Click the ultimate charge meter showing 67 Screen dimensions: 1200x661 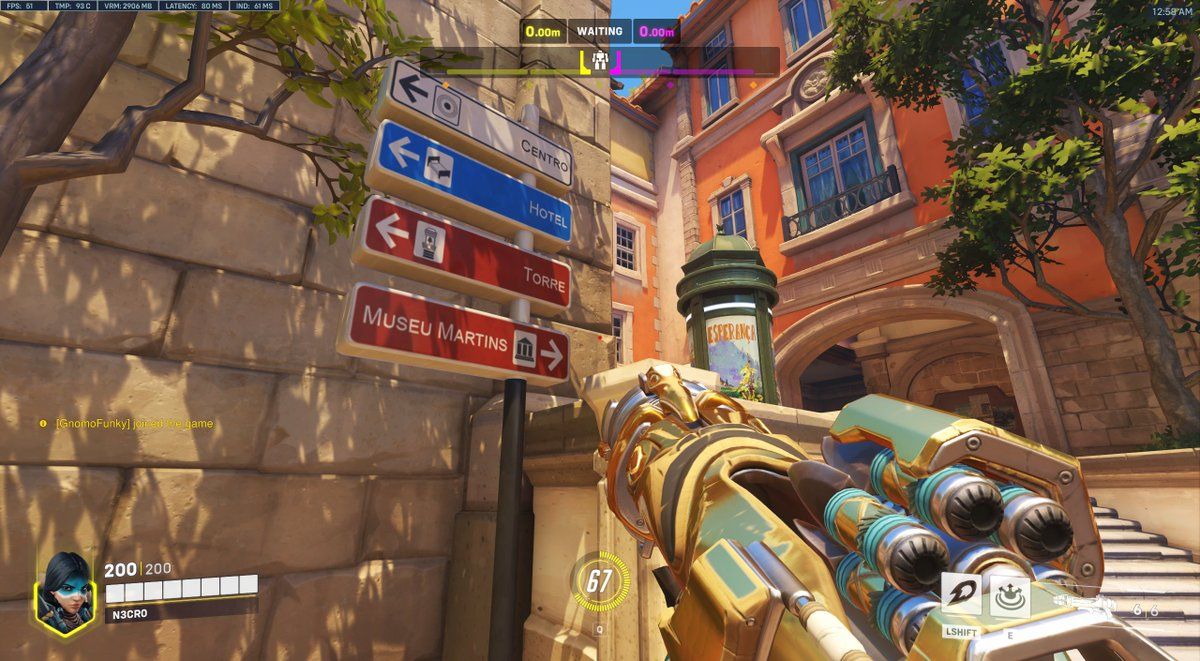600,581
